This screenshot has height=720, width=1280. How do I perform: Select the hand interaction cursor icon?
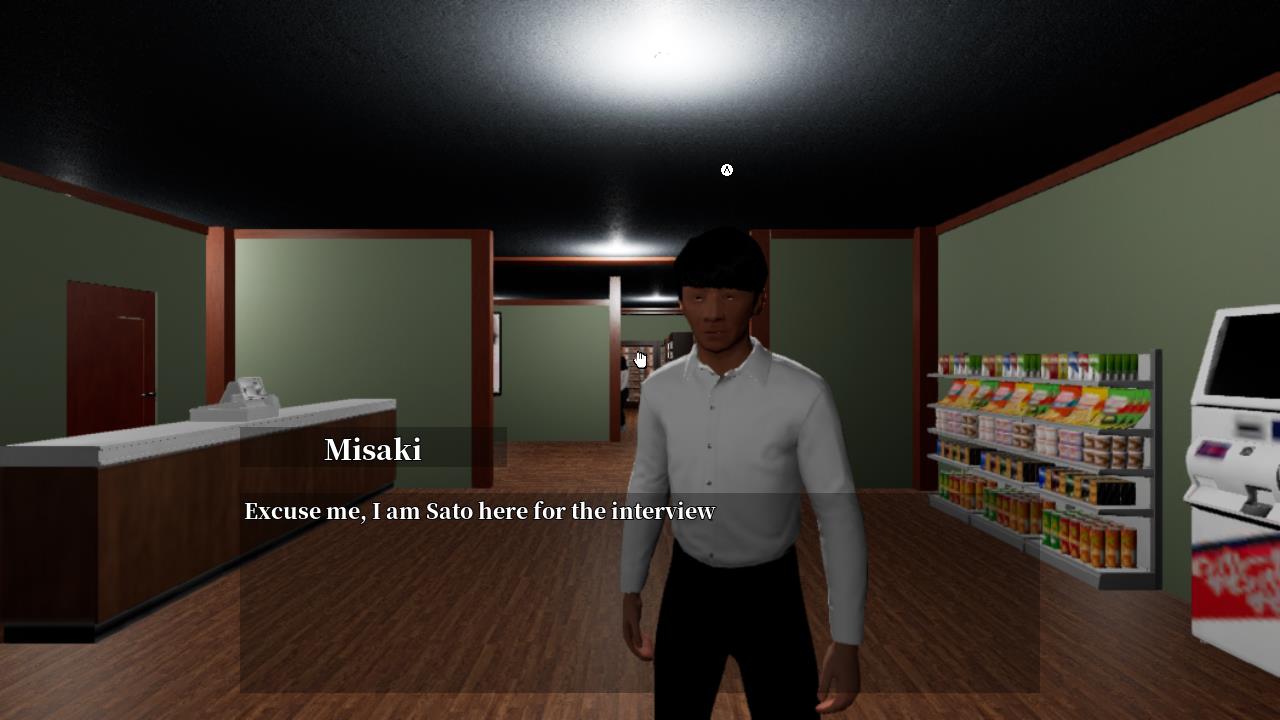point(641,358)
